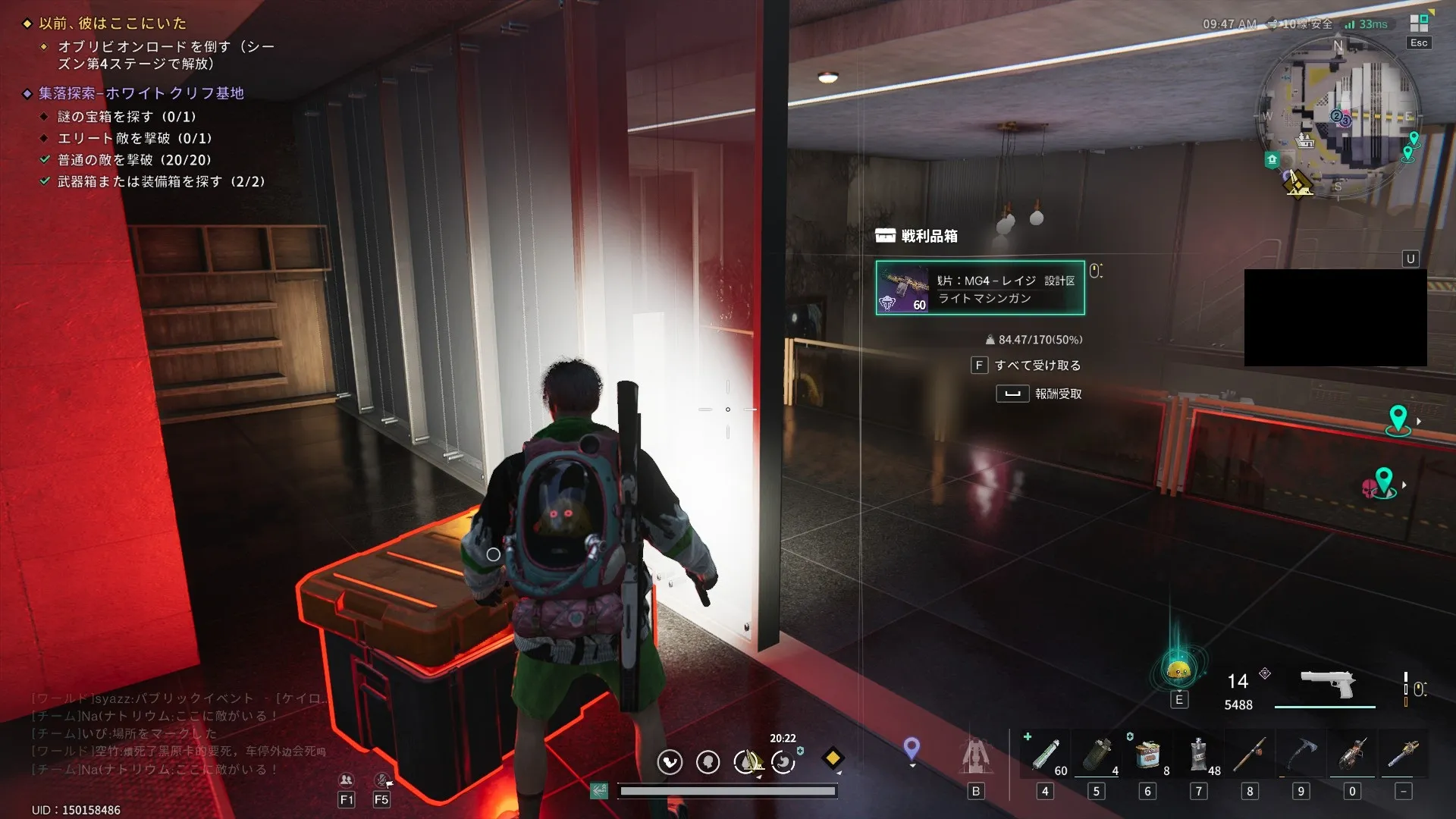Use the canned food item slot

click(1147, 756)
